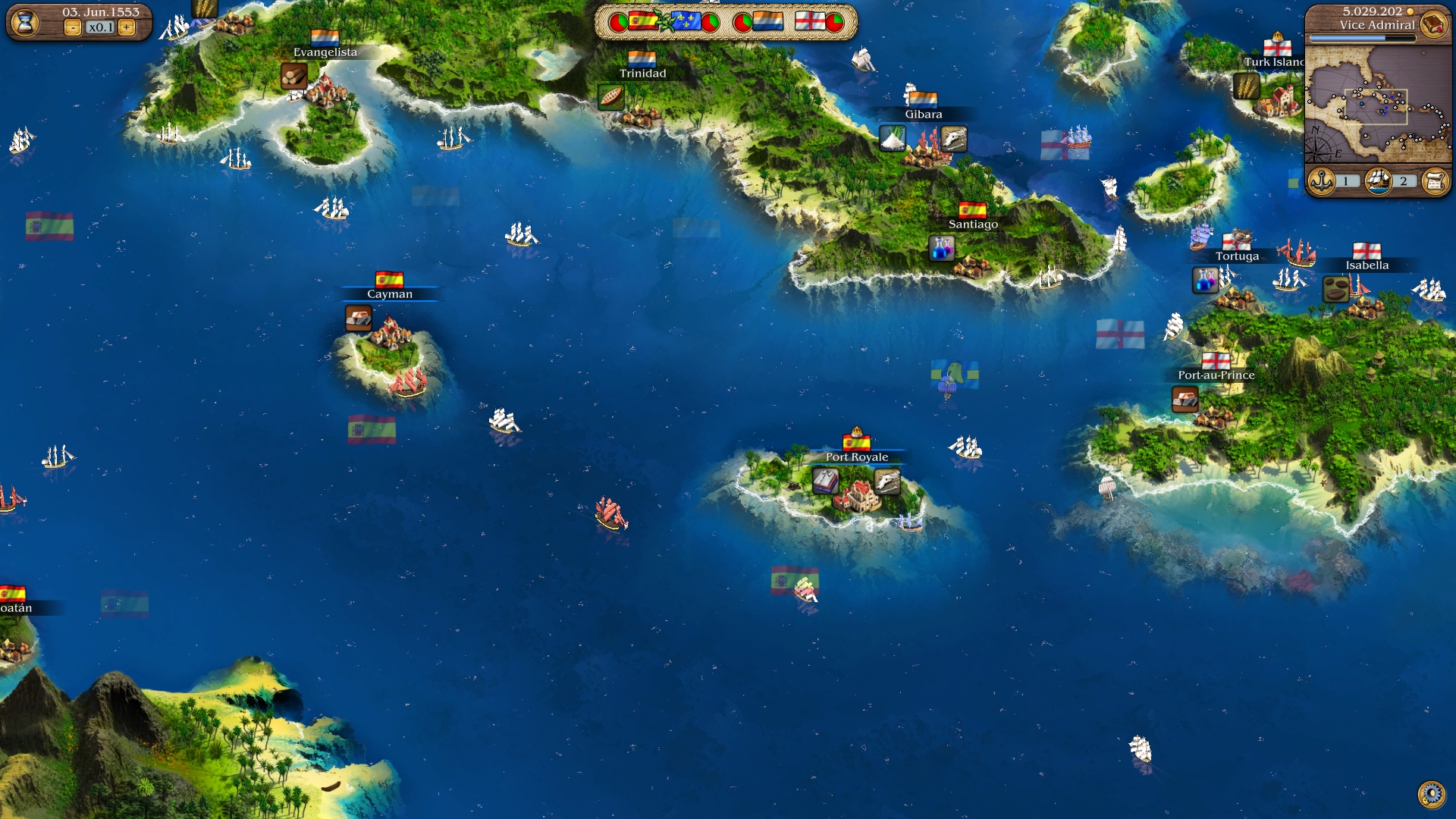Screen dimensions: 1456x819
Task: Click the hourglass time control icon
Action: pyautogui.click(x=25, y=23)
